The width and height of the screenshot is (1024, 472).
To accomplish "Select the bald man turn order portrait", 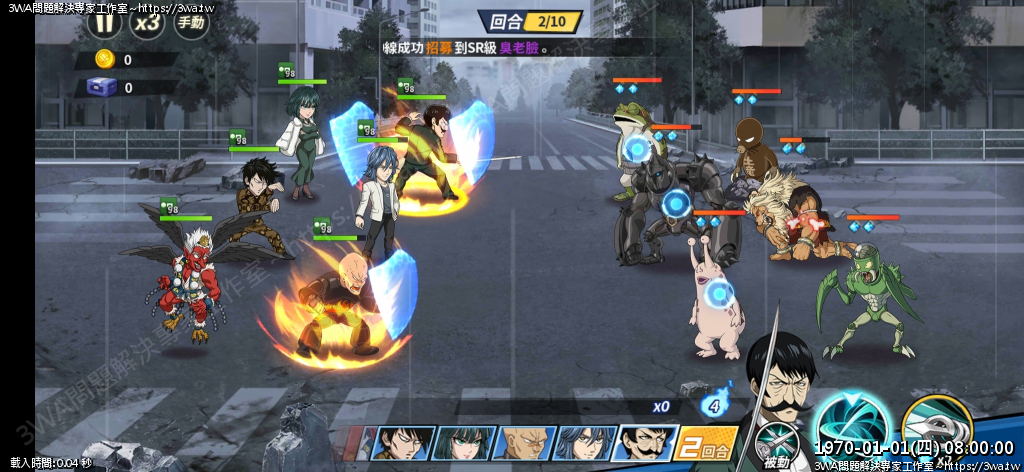I will 523,443.
